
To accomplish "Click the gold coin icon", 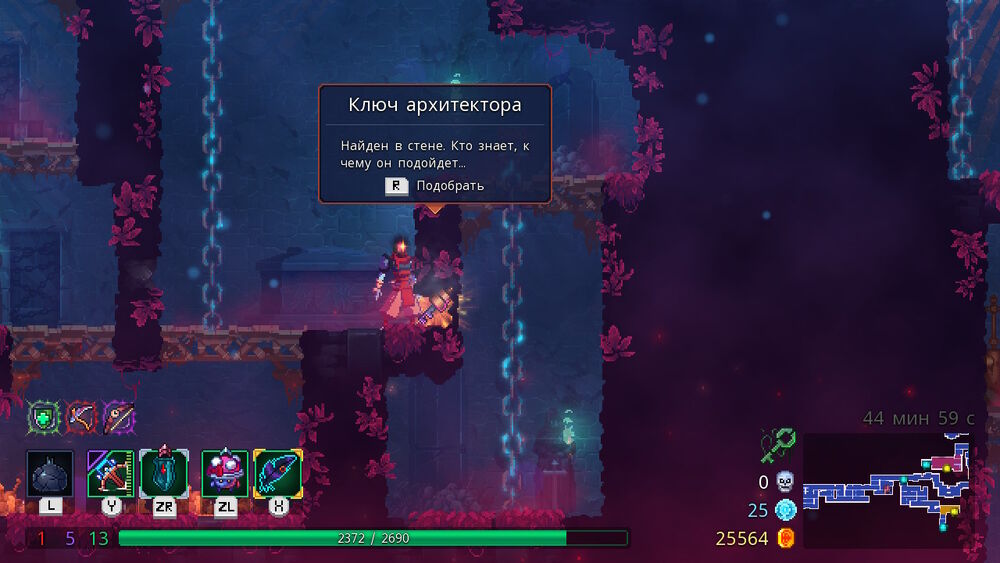I will click(x=786, y=539).
